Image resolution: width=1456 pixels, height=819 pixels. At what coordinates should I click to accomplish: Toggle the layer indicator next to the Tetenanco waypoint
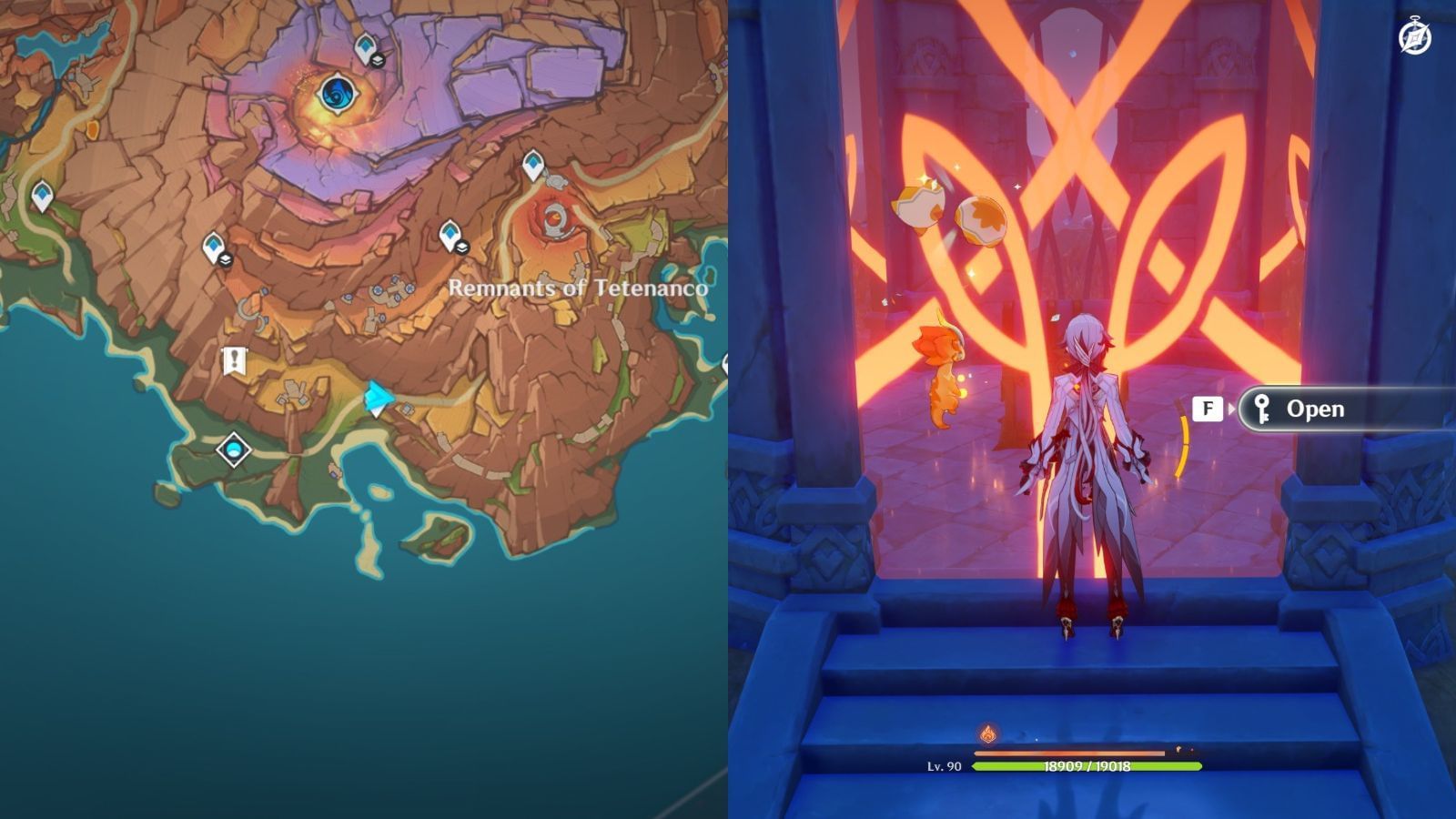tap(464, 248)
